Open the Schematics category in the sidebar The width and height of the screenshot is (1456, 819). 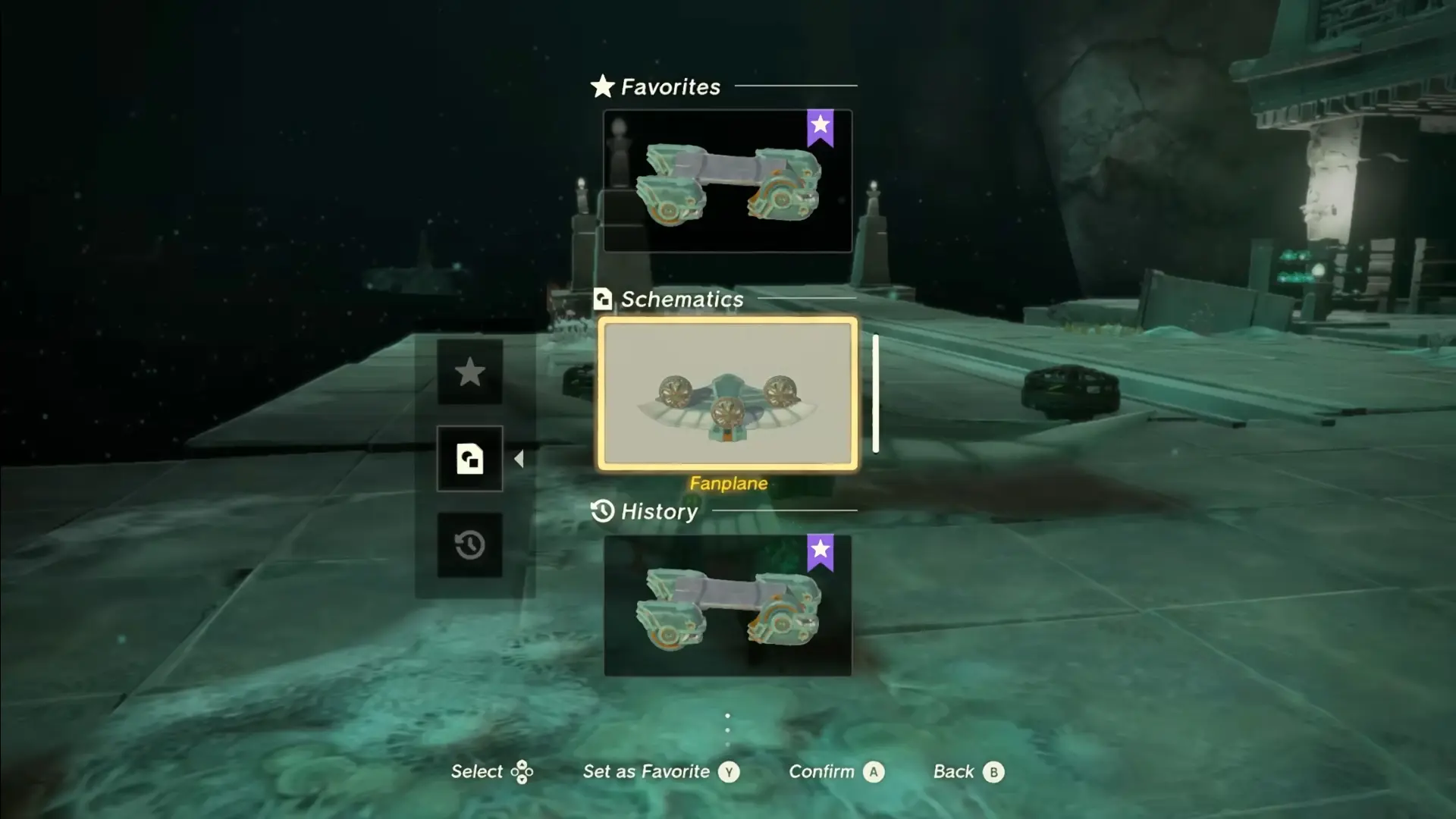[470, 458]
